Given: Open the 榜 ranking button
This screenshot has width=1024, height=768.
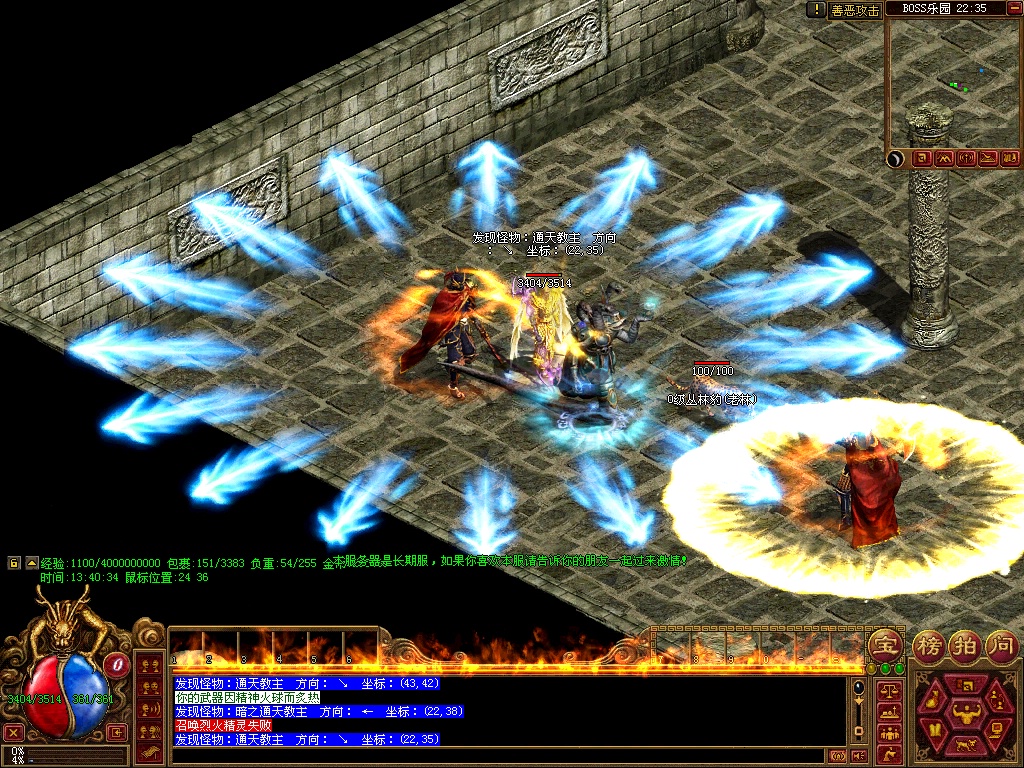Looking at the screenshot, I should click(x=928, y=645).
